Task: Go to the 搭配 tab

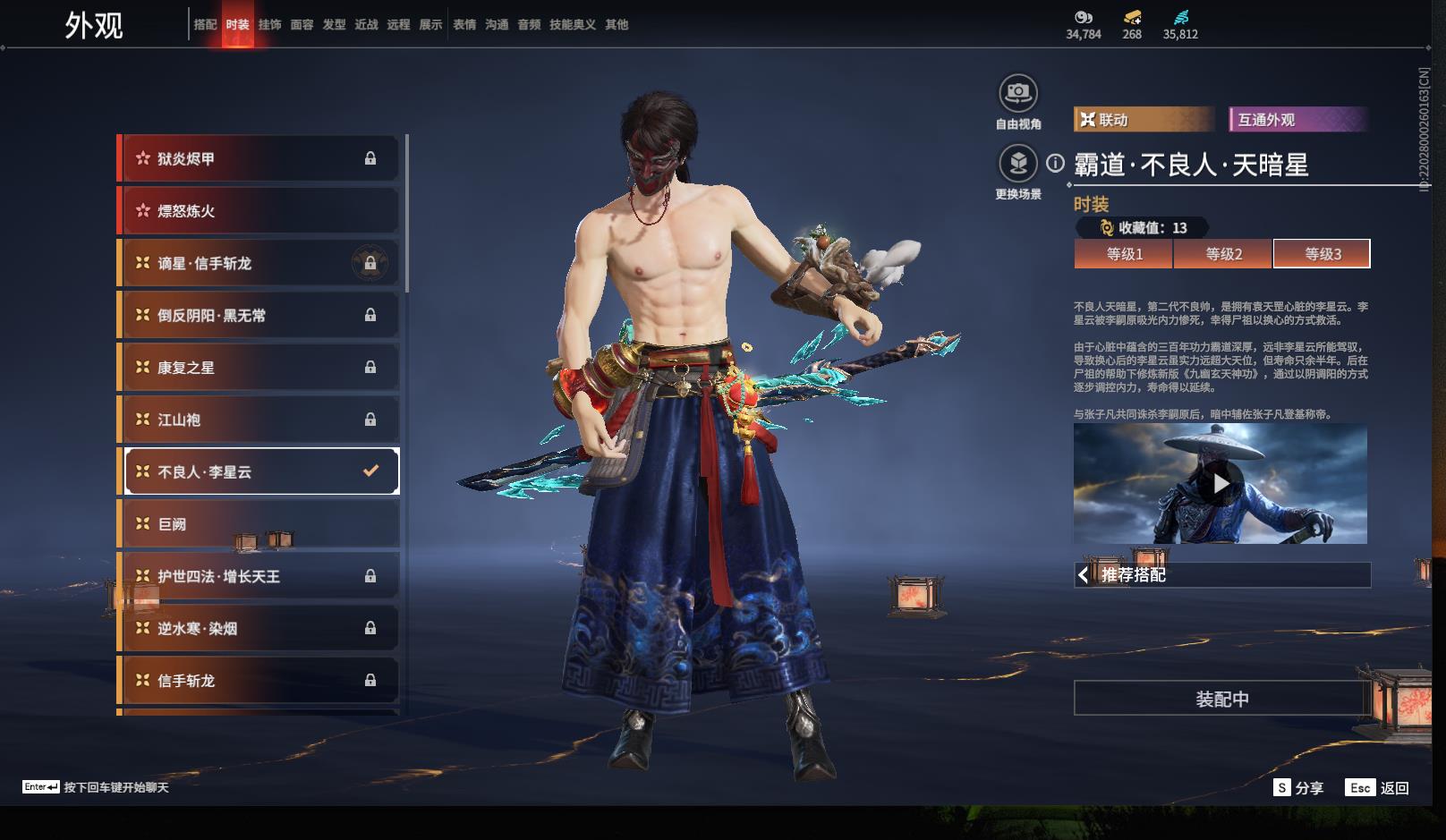Action: (205, 25)
